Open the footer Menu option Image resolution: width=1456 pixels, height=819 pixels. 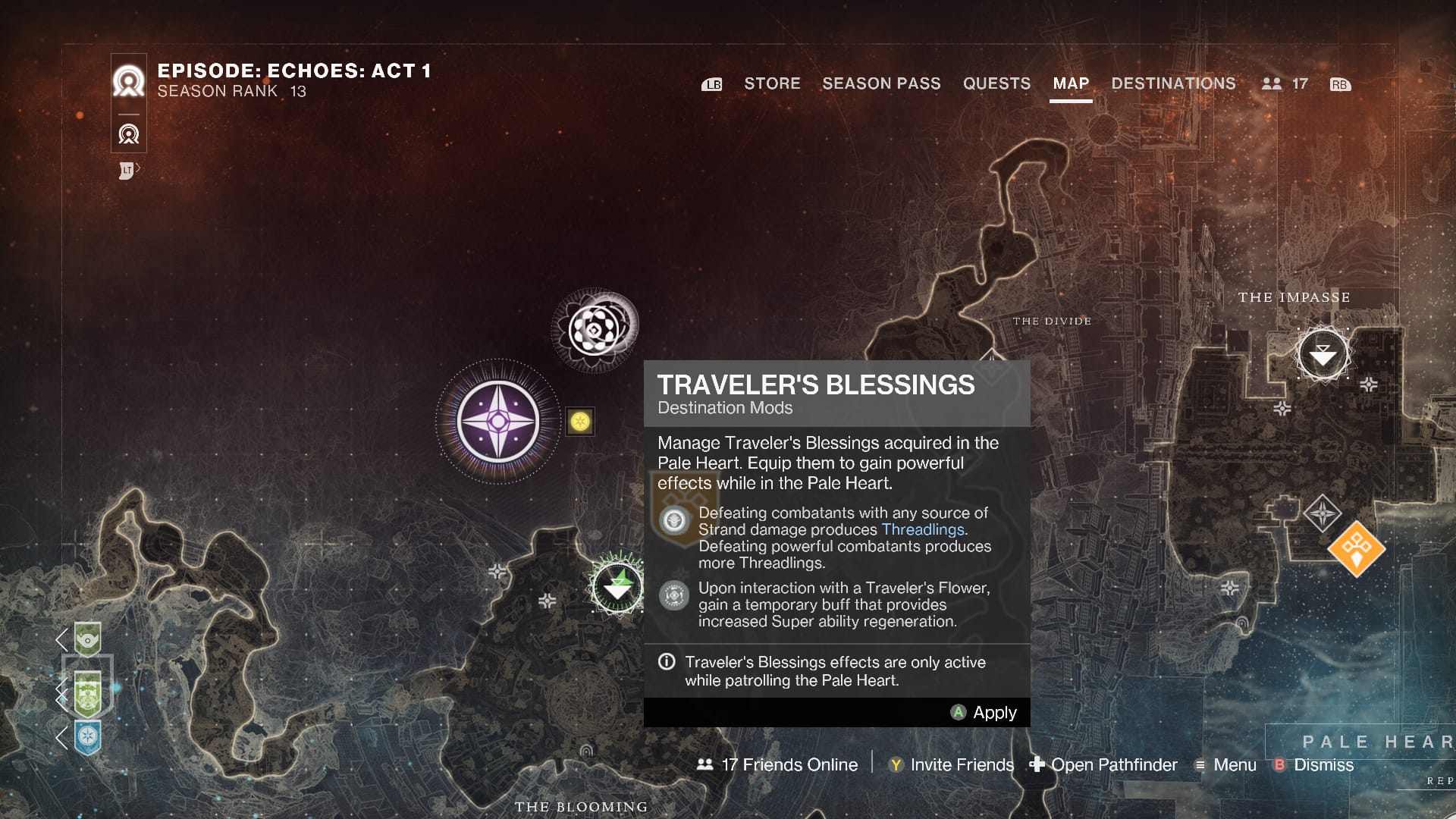click(1225, 764)
